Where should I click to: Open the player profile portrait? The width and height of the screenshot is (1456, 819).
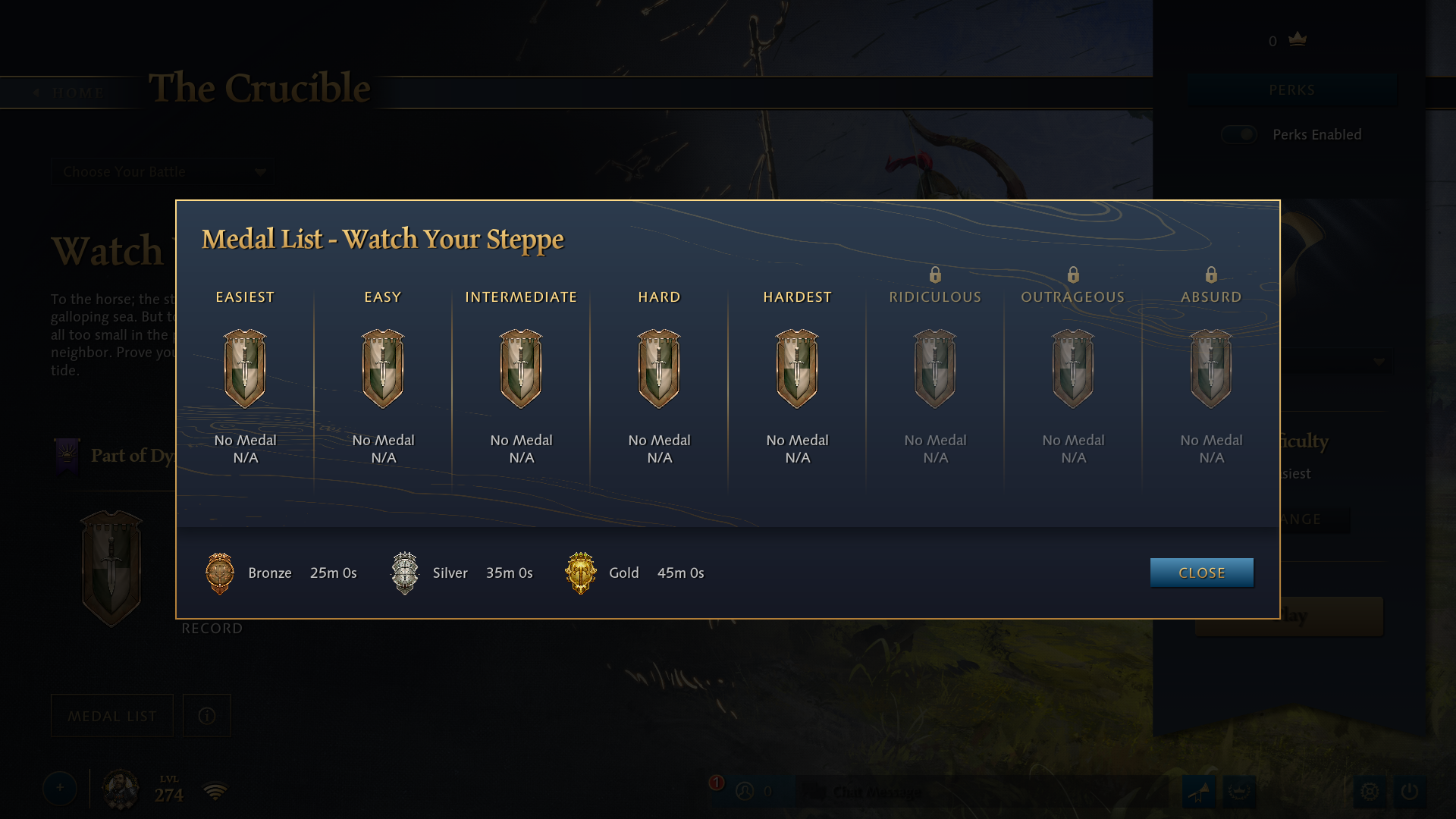[121, 789]
